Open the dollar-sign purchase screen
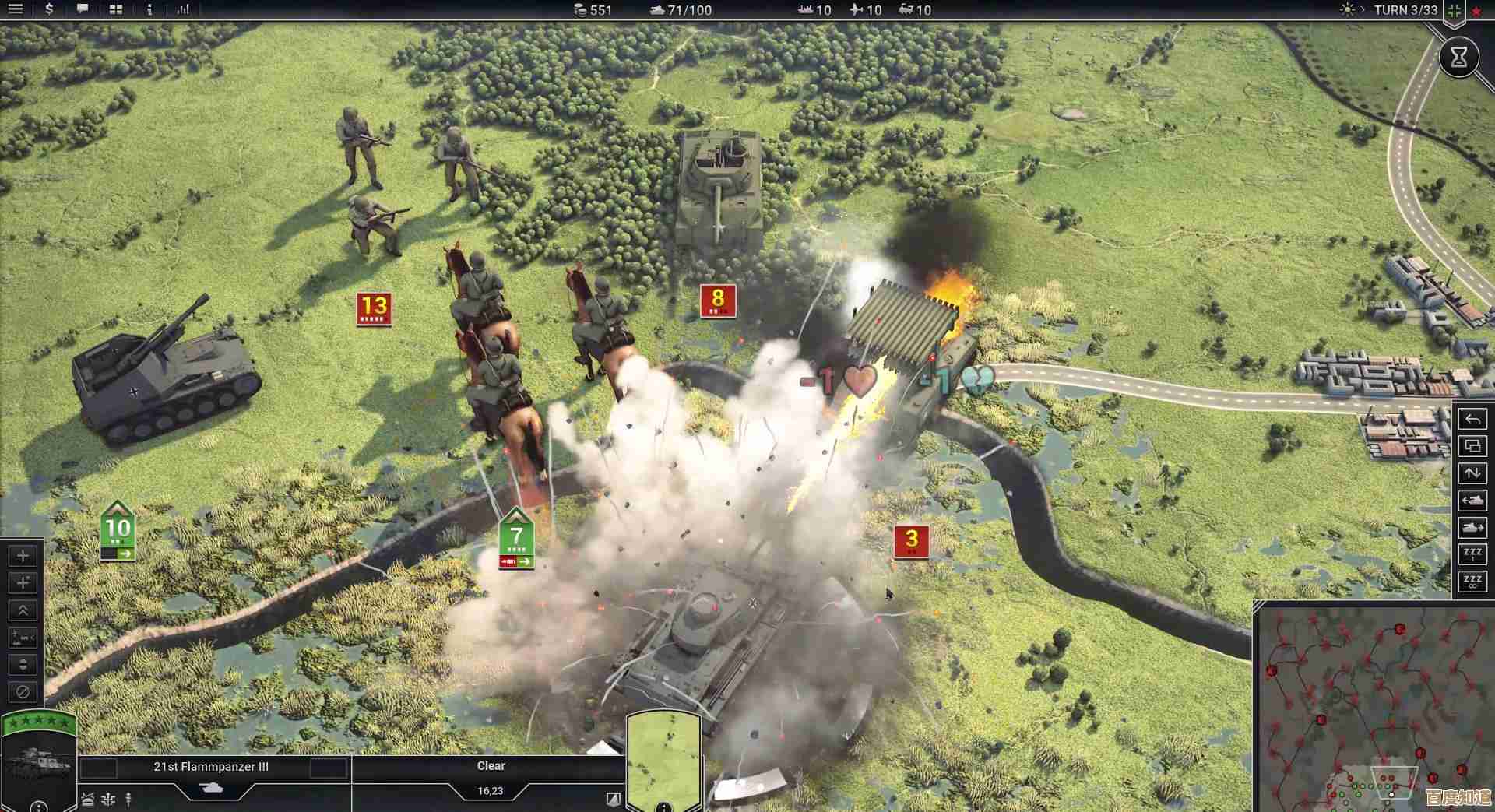Viewport: 1495px width, 812px height. [x=49, y=9]
